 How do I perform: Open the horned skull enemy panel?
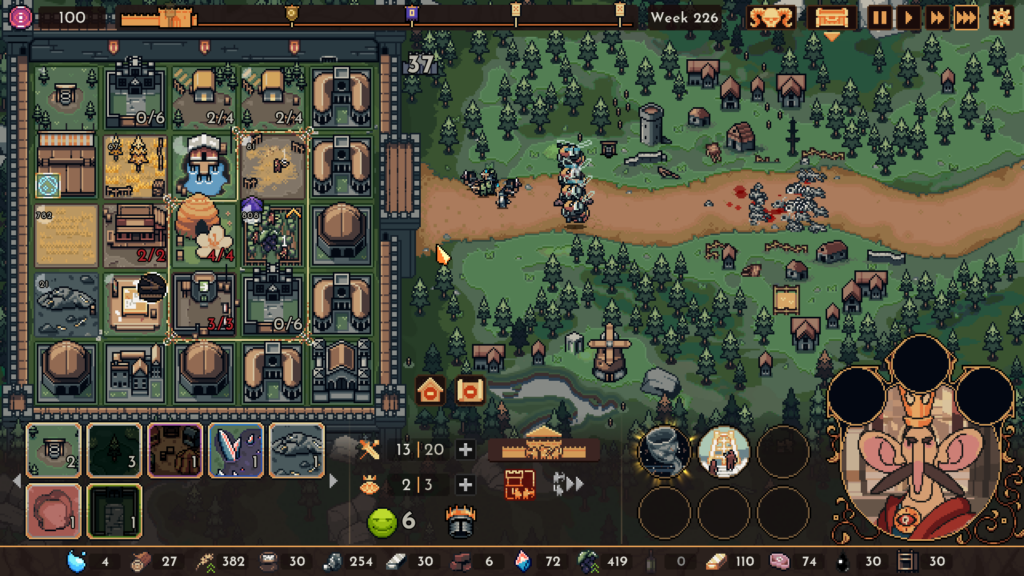click(x=772, y=17)
